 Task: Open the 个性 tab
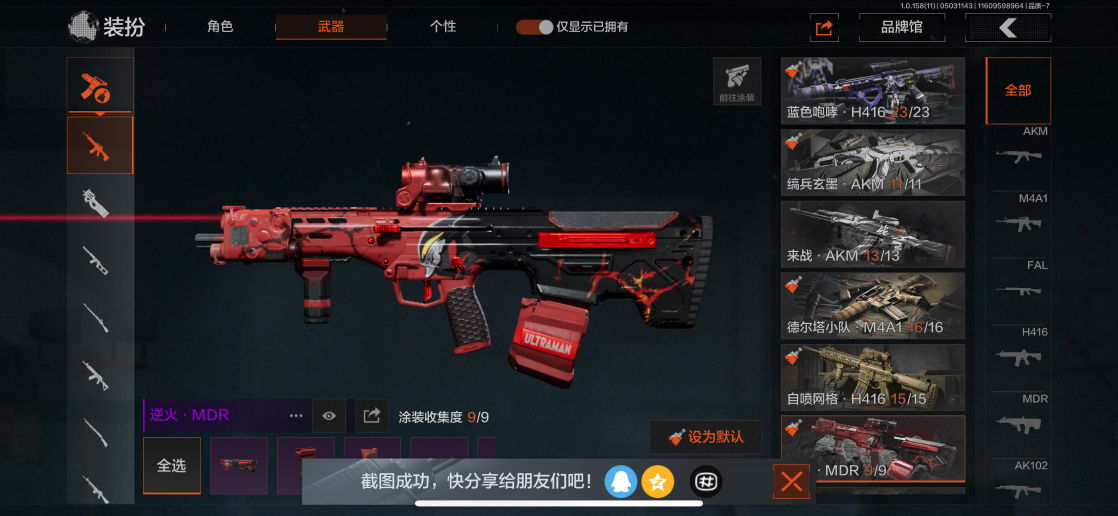443,27
